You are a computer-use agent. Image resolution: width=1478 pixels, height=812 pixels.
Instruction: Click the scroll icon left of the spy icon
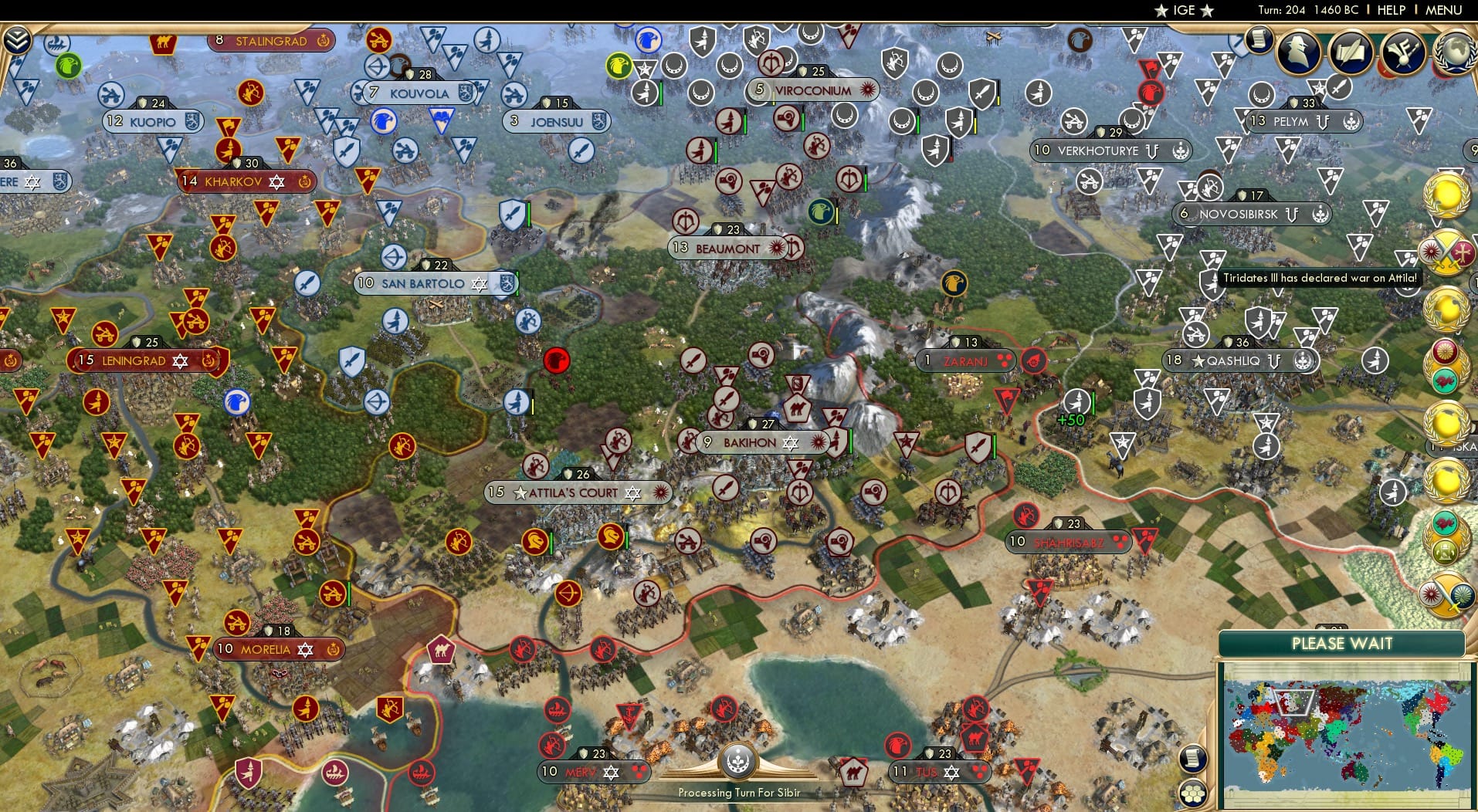1261,40
